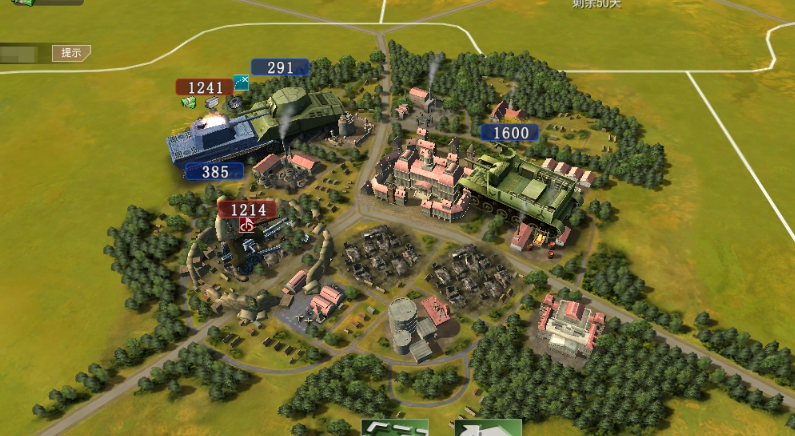Open the 提示 hint button

[x=71, y=53]
